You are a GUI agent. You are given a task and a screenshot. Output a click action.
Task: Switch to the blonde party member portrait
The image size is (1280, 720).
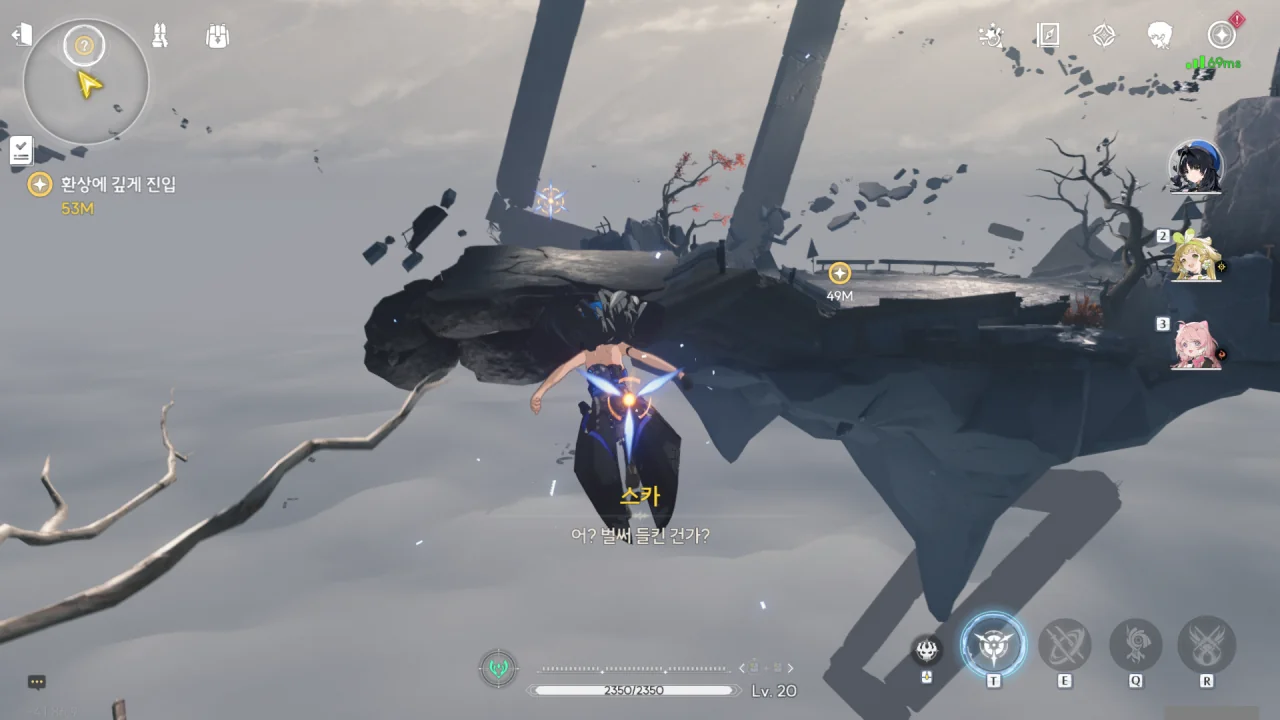click(1196, 258)
